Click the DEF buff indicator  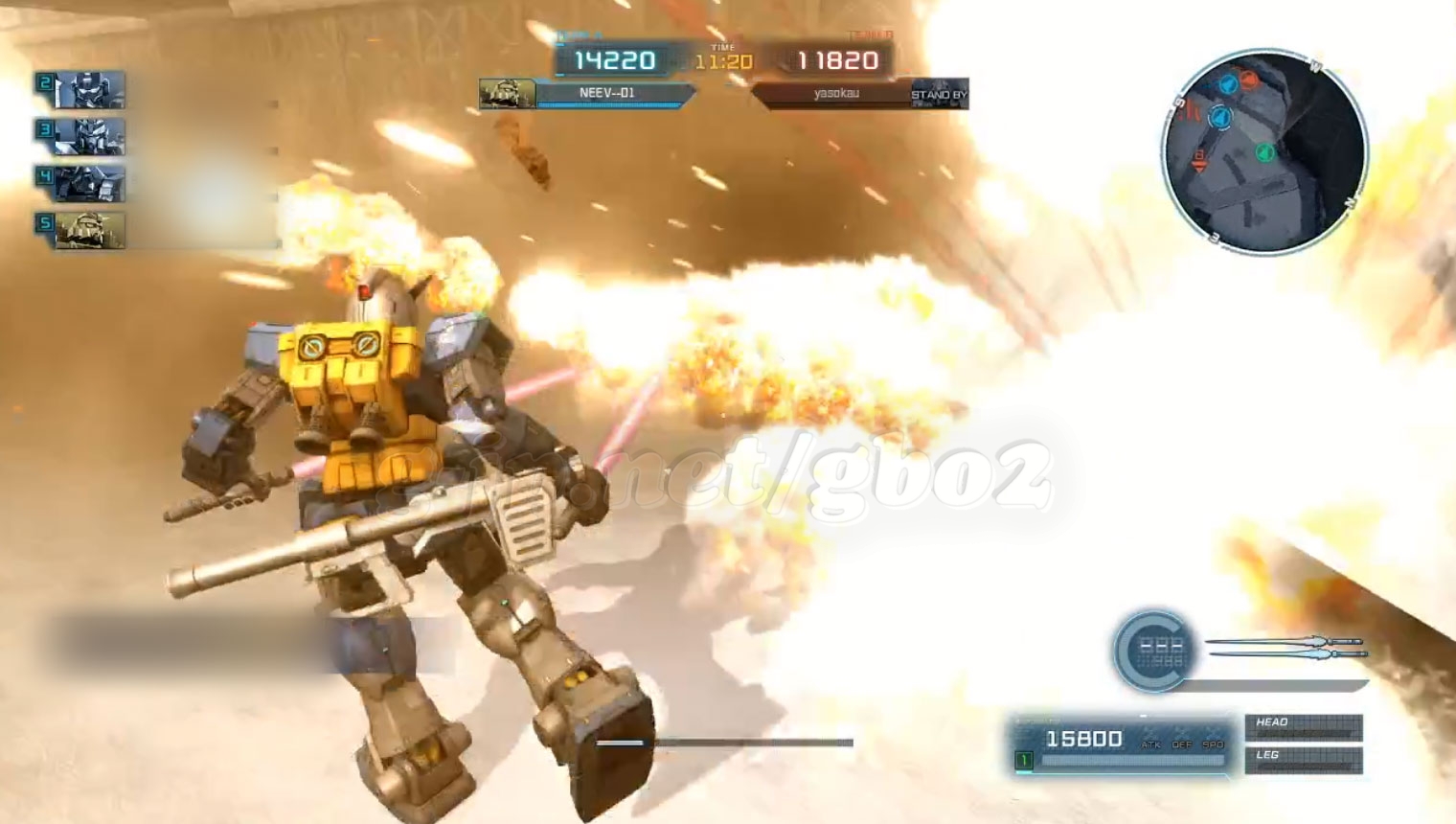pyautogui.click(x=1182, y=744)
